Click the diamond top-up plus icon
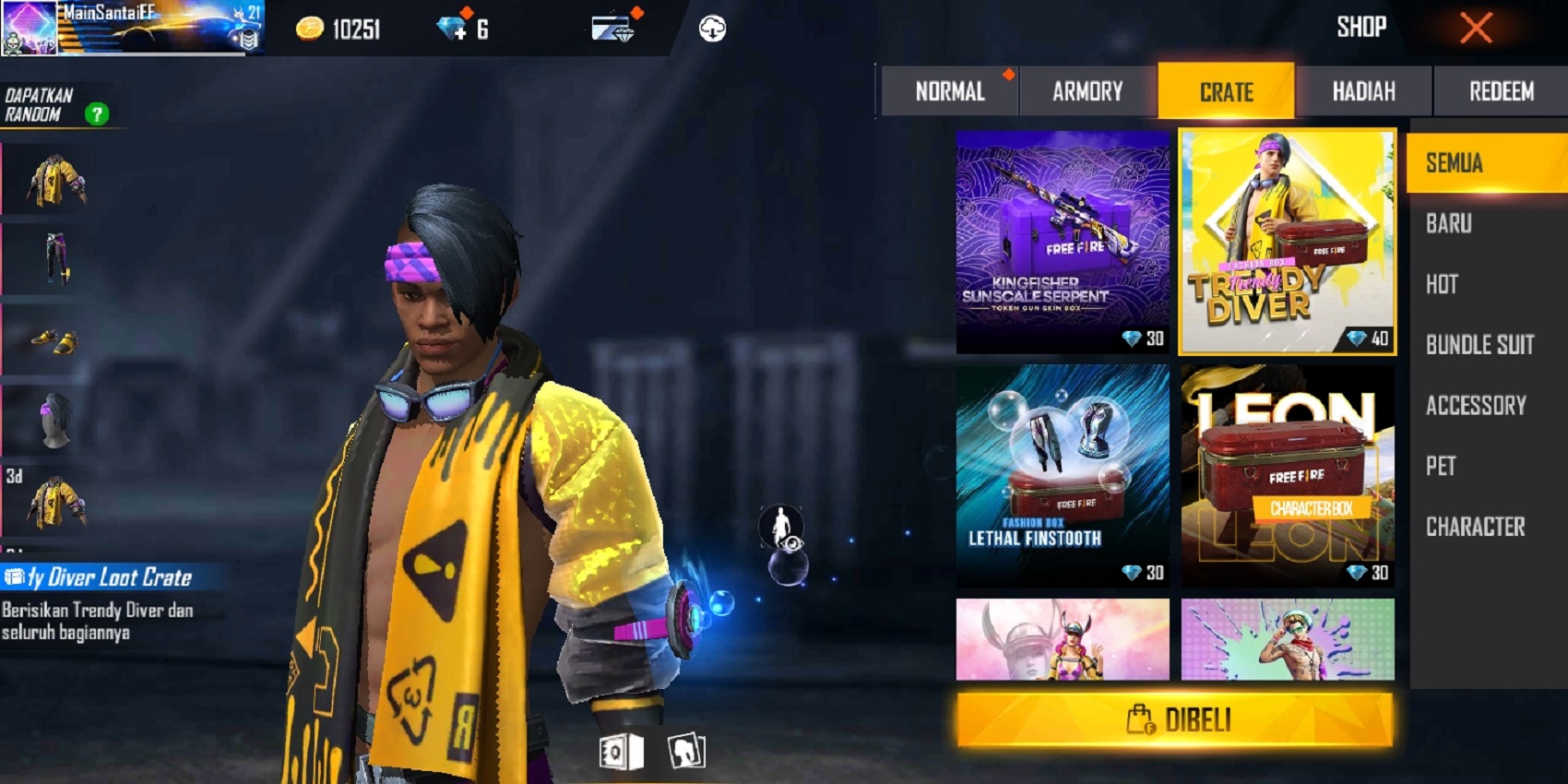 [x=452, y=26]
